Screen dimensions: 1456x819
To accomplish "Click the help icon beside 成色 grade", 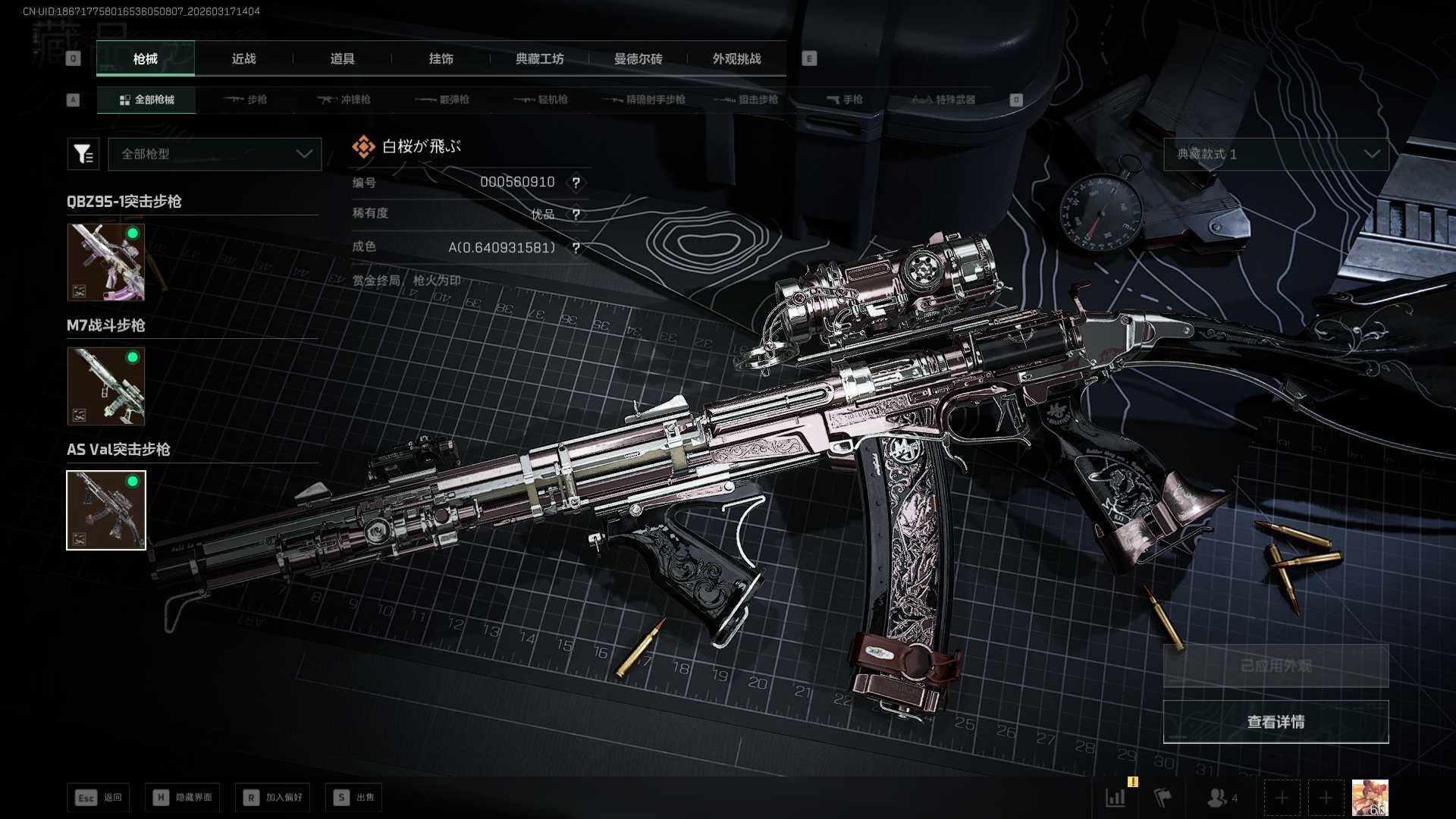I will pos(576,248).
